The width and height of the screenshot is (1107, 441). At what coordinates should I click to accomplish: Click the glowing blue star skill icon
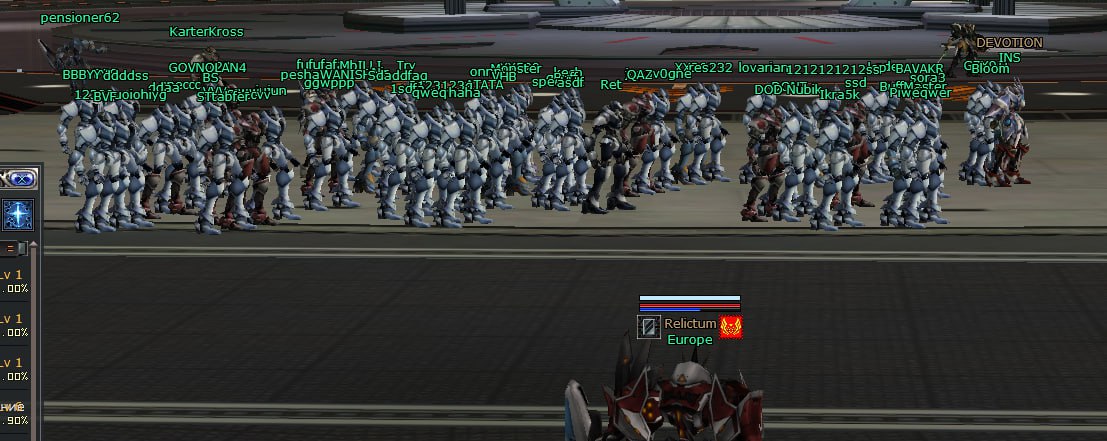point(18,213)
